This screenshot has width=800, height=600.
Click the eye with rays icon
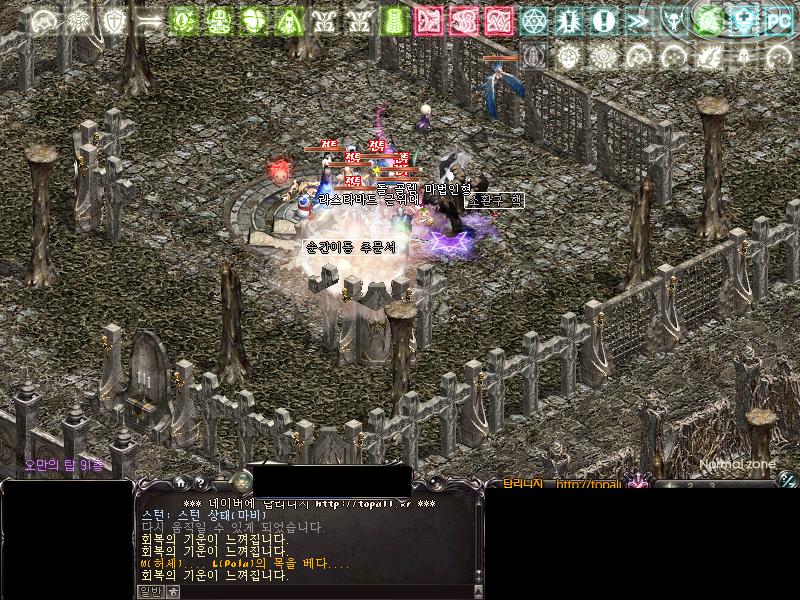coord(602,56)
